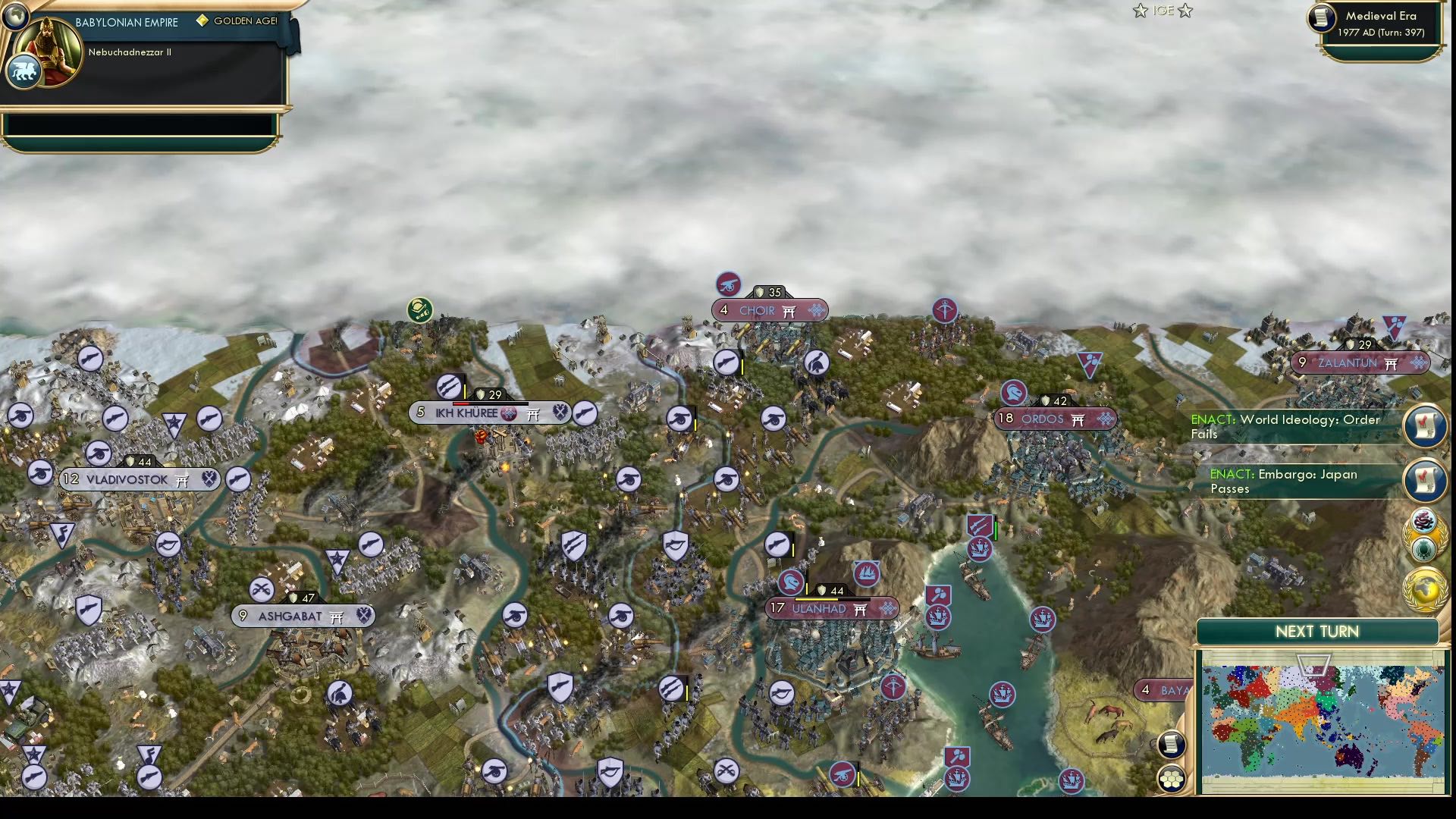Toggle the hex grid overlay

tap(1172, 777)
